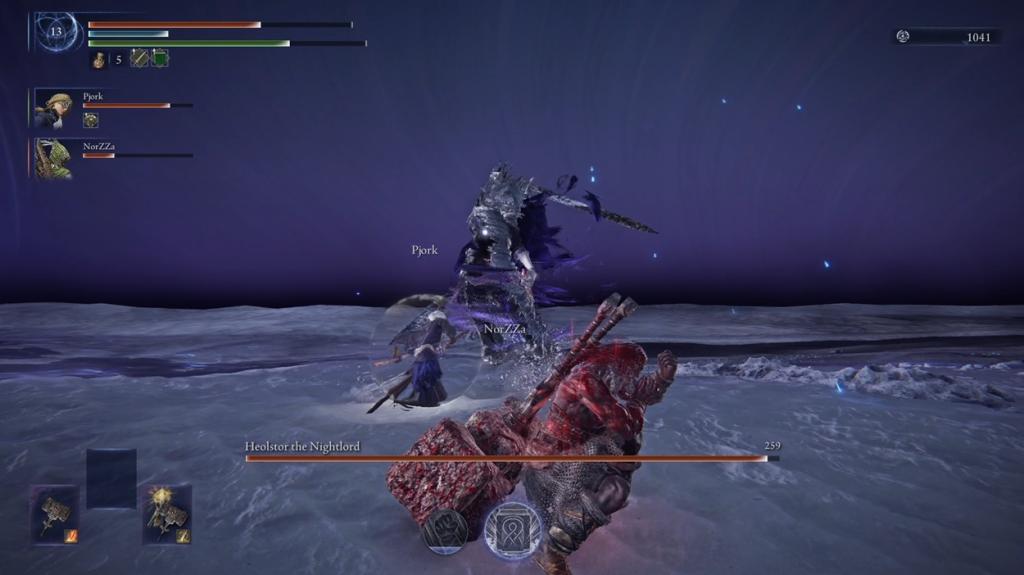Select the glowing right-hand hammer weapon slot

(166, 514)
